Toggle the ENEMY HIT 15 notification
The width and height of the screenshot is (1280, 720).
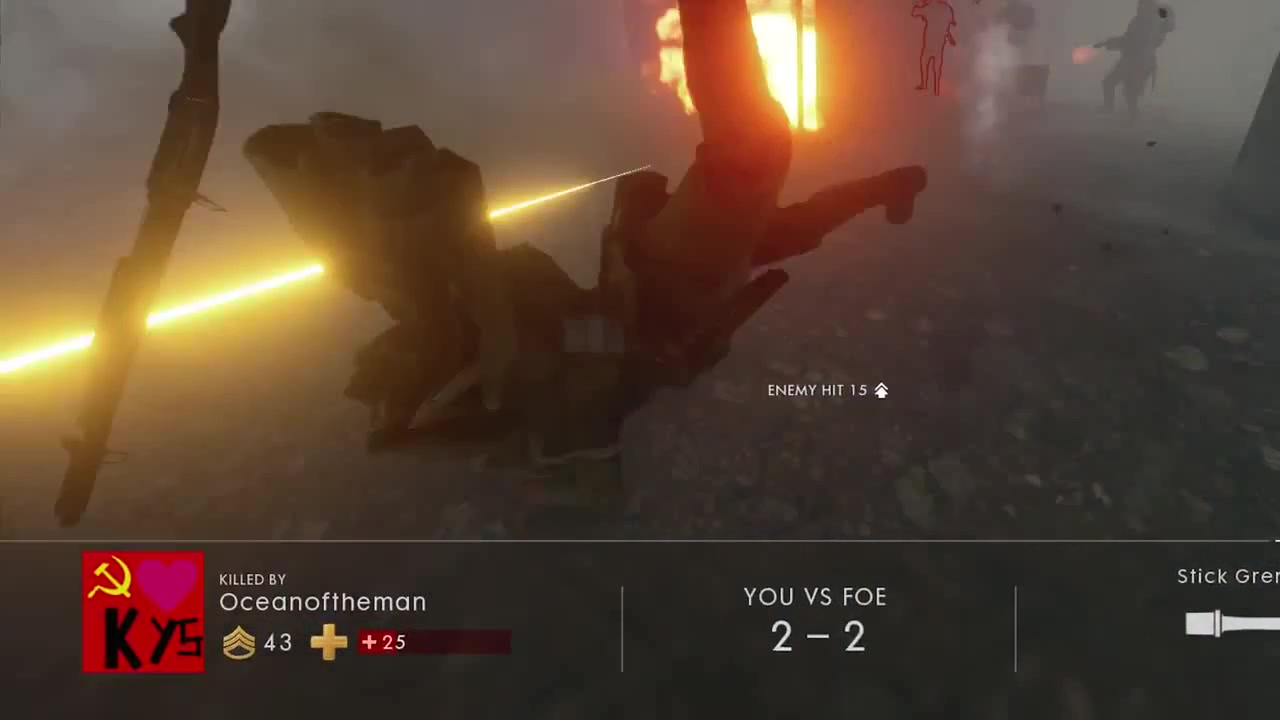[817, 390]
